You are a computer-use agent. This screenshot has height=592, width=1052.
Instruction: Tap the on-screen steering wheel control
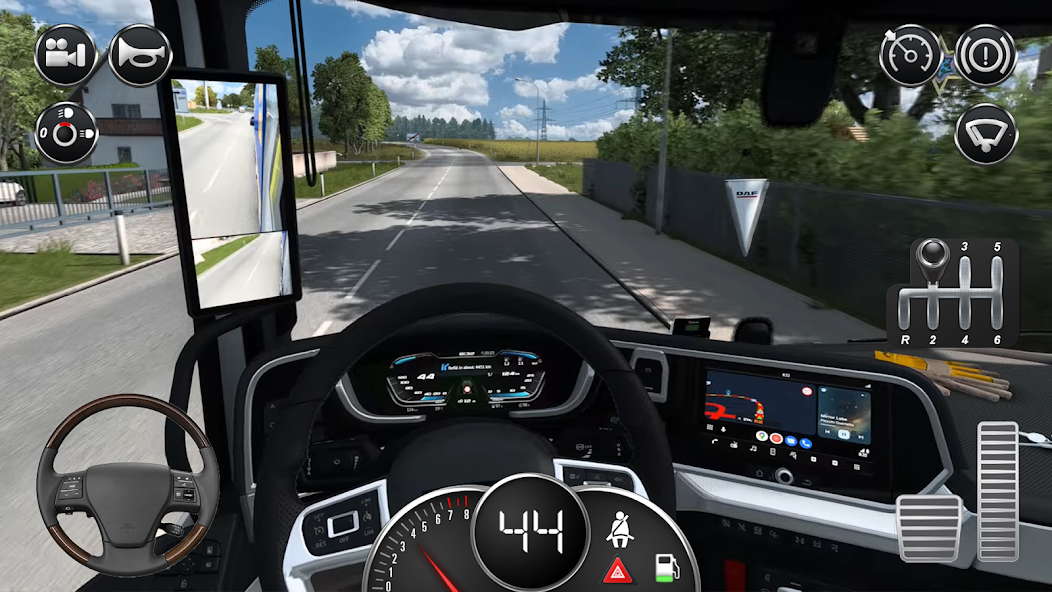click(x=127, y=491)
